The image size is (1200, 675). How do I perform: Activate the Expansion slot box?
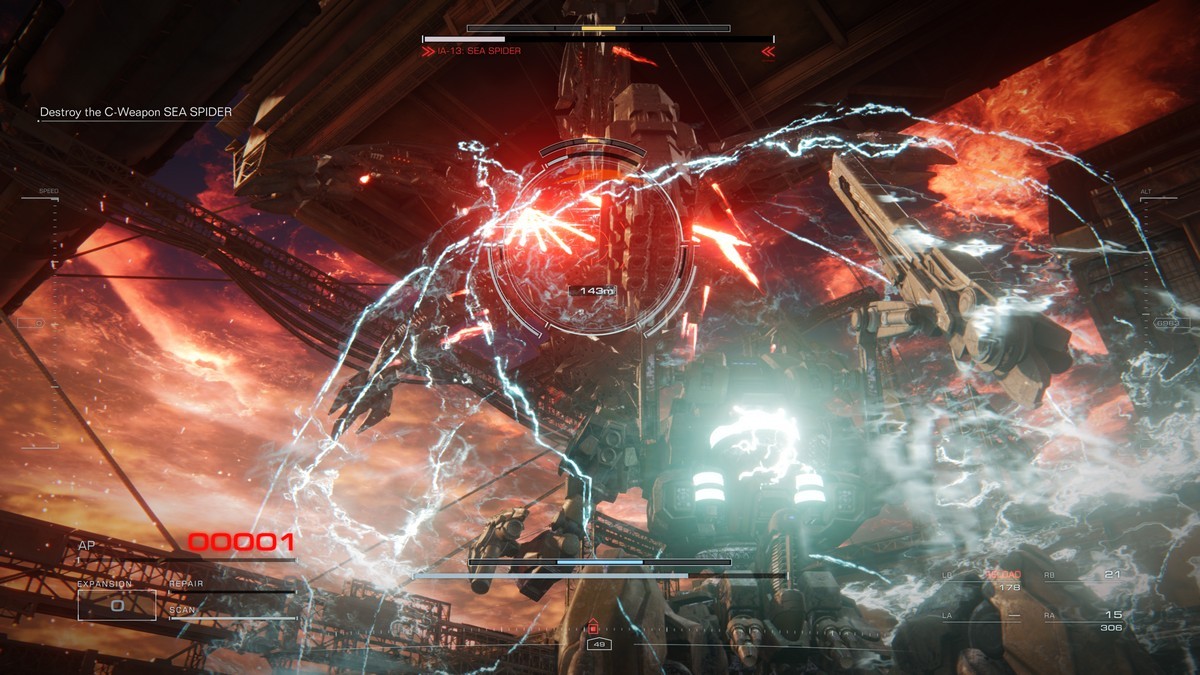coord(117,605)
